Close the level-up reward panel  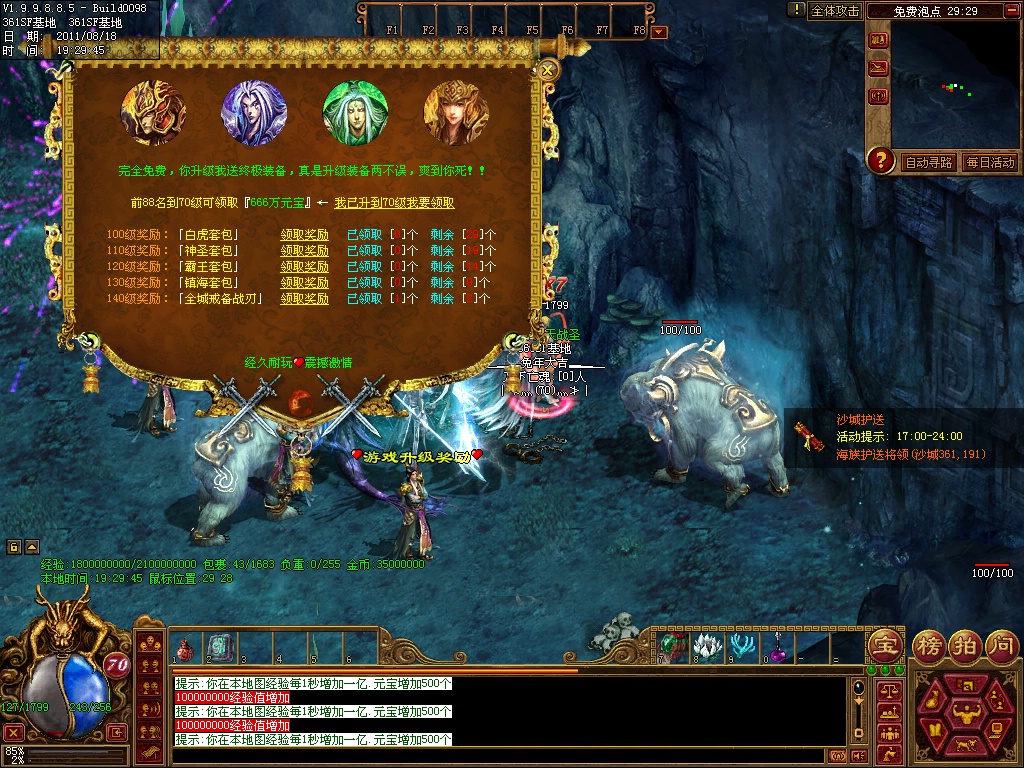[547, 70]
